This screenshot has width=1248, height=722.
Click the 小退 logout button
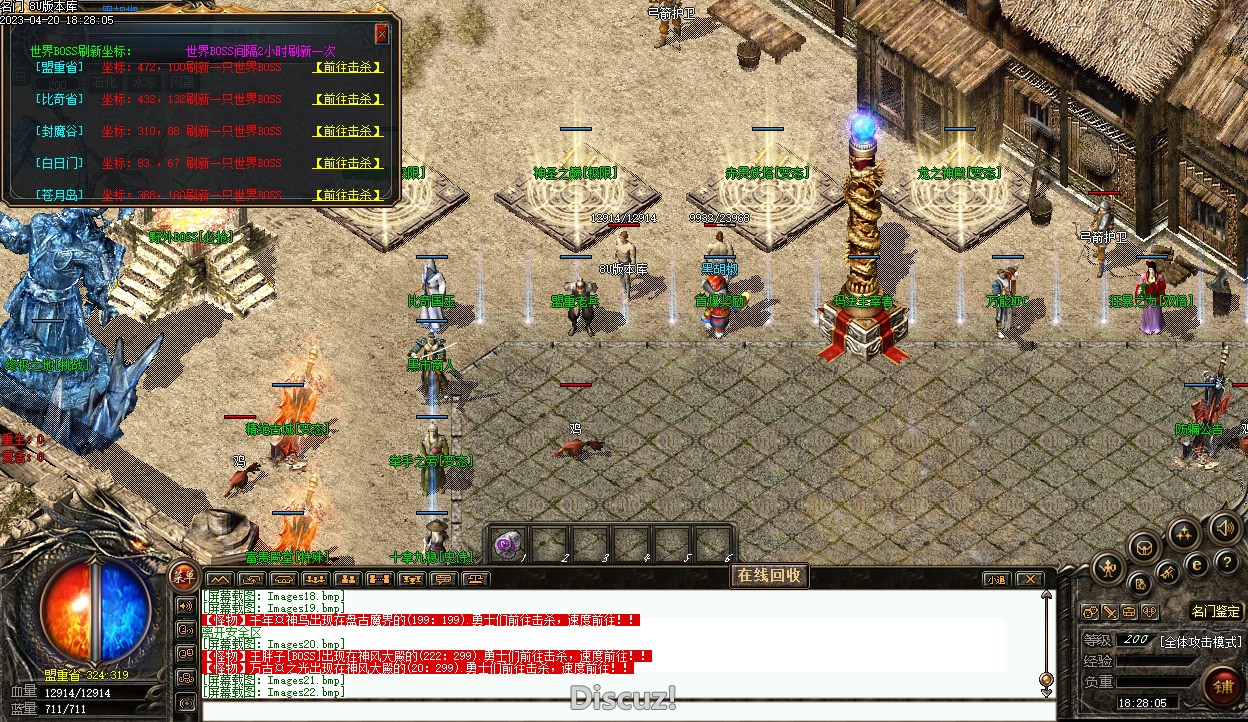coord(996,579)
